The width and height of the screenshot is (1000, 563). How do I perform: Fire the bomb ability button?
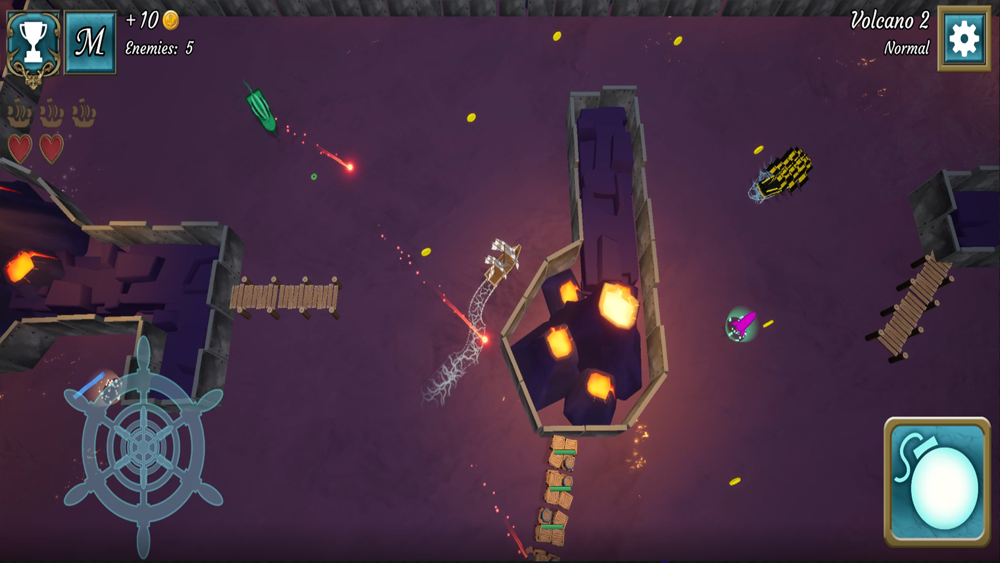[x=937, y=482]
